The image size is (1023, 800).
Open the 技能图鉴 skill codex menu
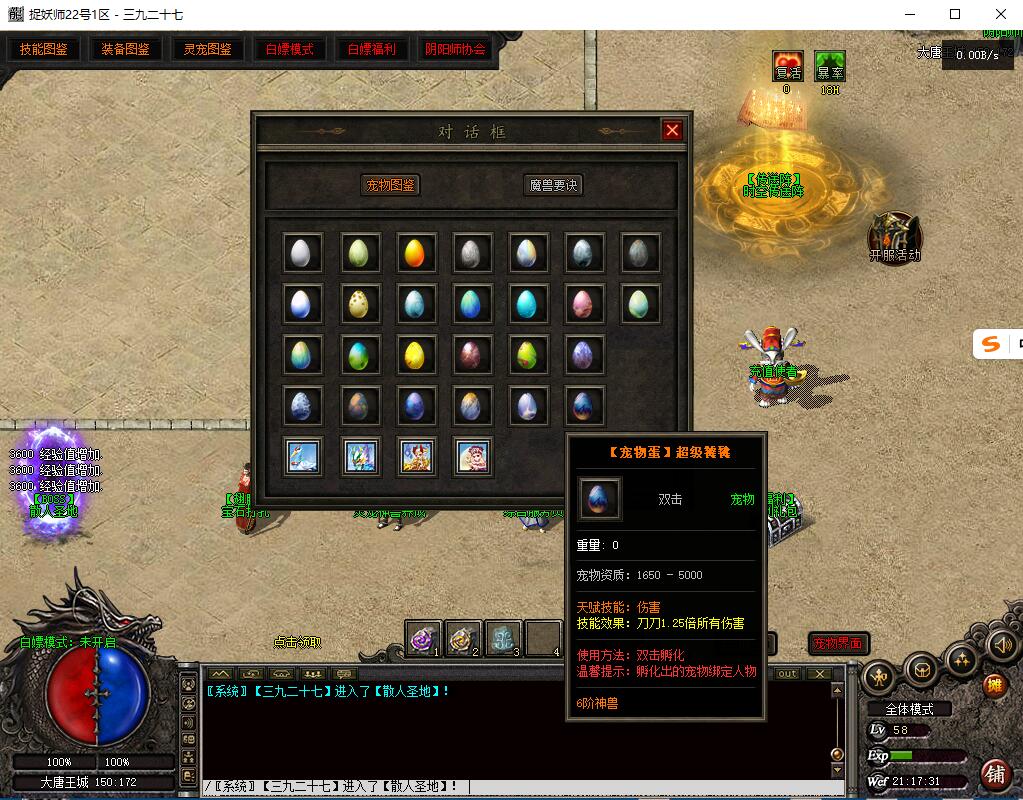point(44,49)
